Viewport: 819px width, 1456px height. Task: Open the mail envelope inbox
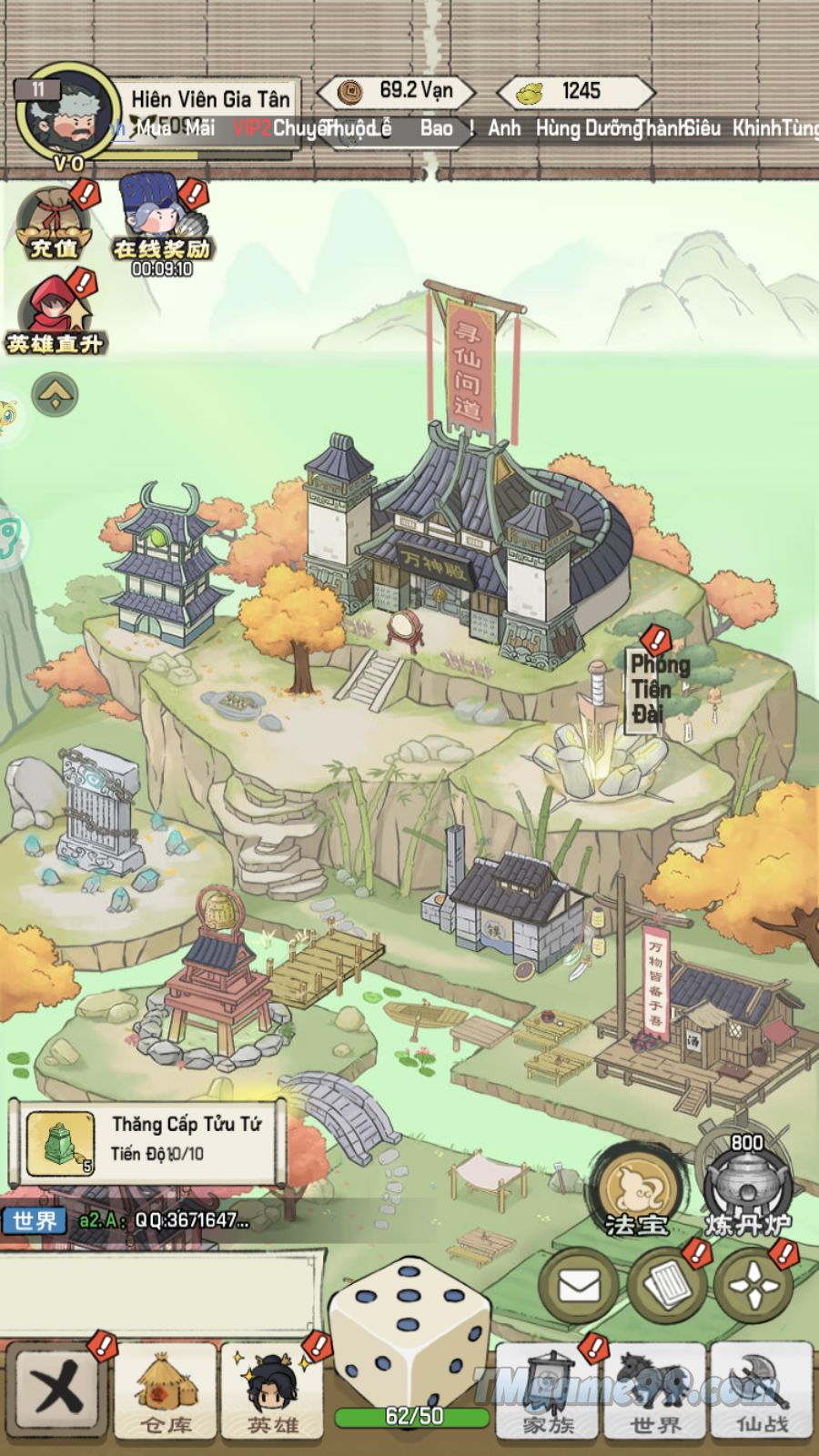pos(580,1286)
